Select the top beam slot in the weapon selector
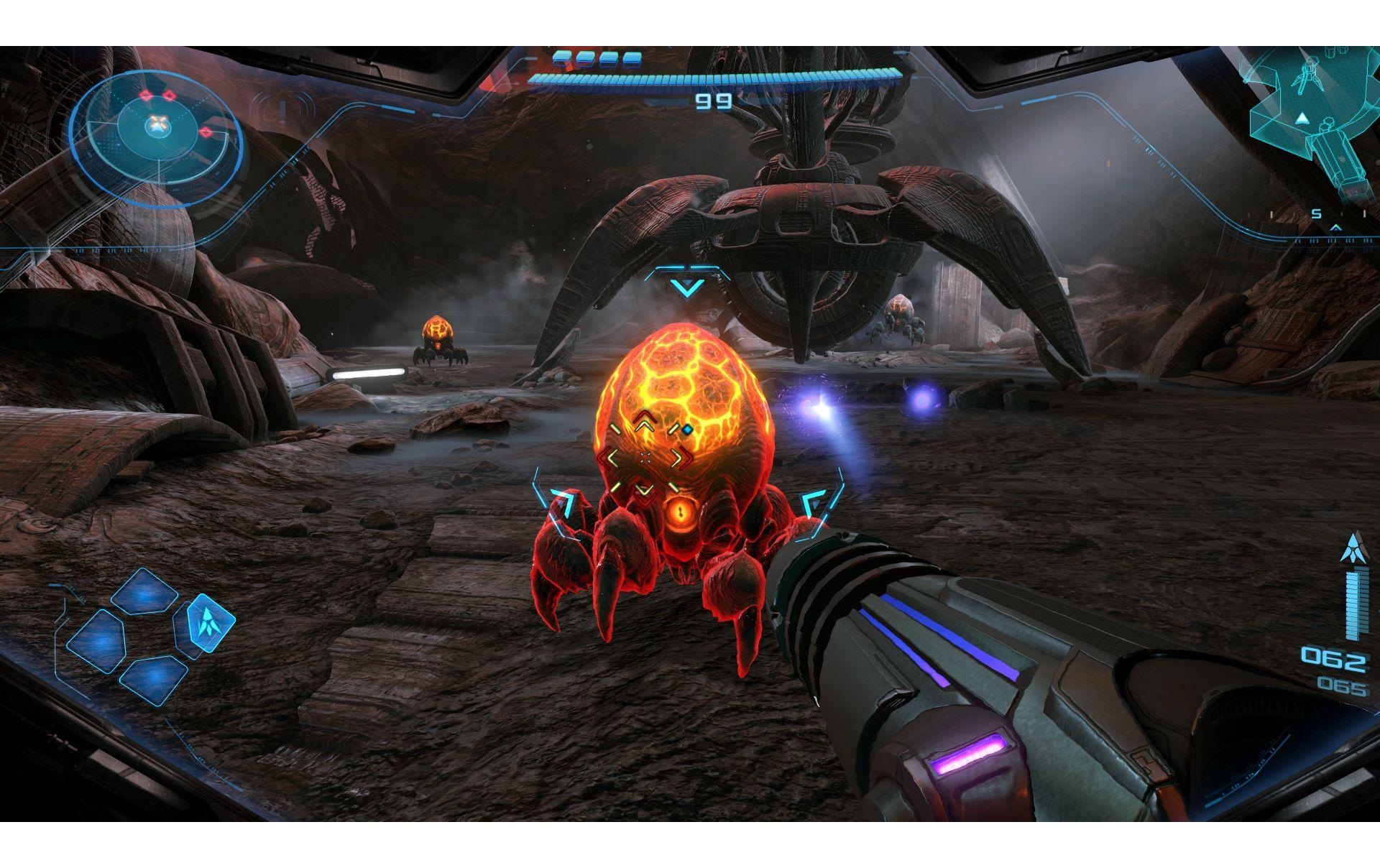Image resolution: width=1380 pixels, height=868 pixels. 145,591
